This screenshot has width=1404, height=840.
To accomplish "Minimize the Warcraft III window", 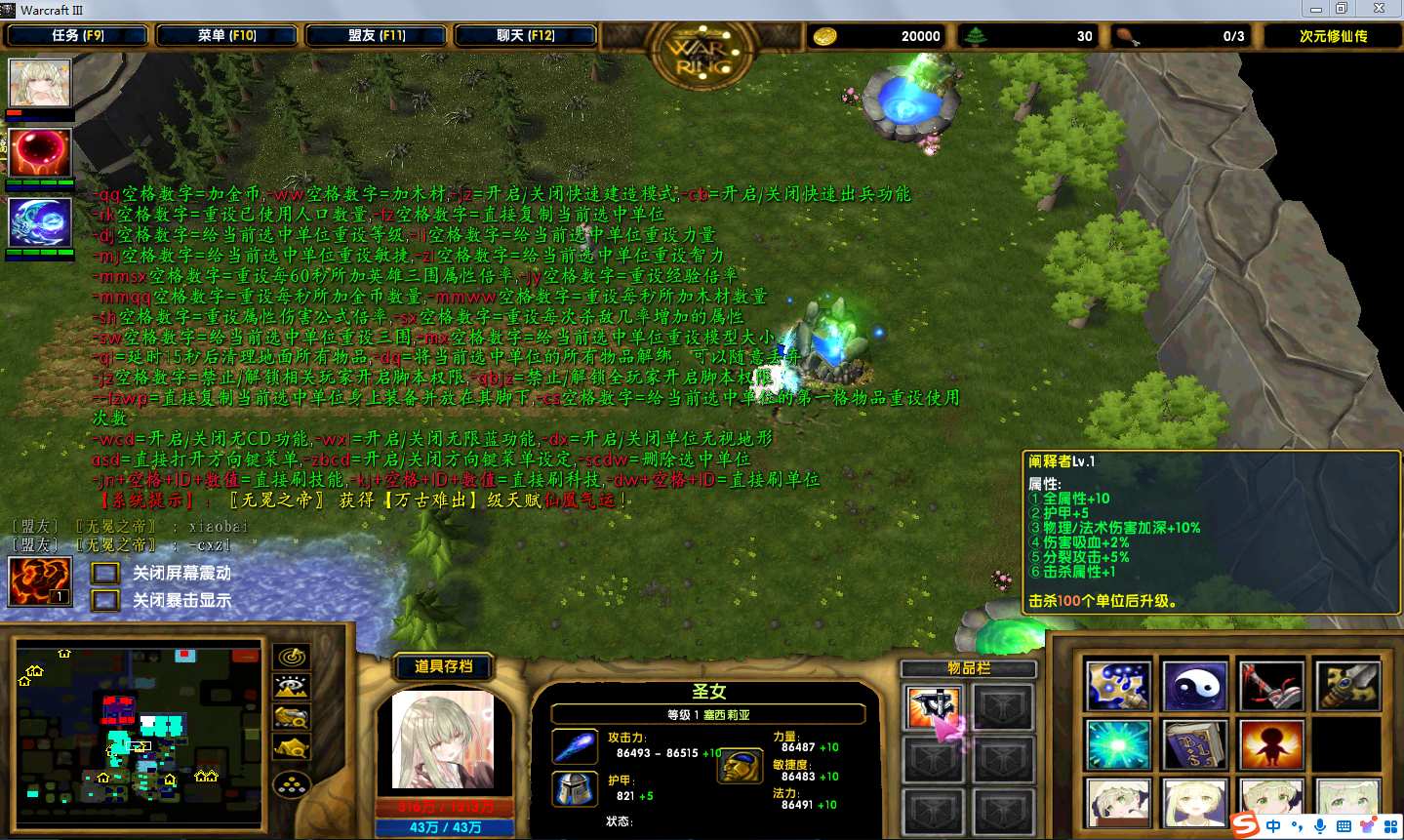I will (1316, 9).
